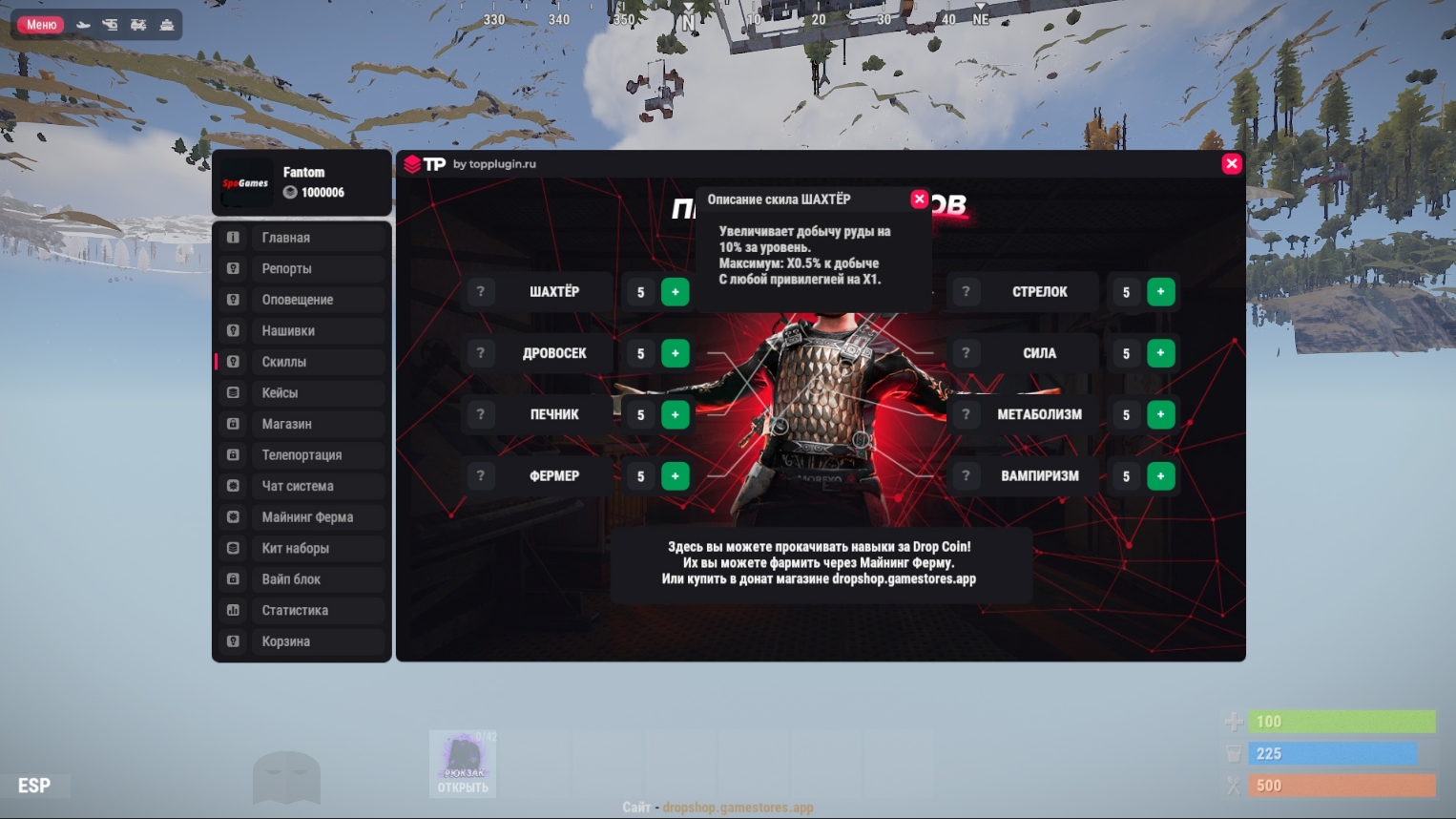Open the Телепортация menu
Viewport: 1456px width, 819px height.
(302, 455)
